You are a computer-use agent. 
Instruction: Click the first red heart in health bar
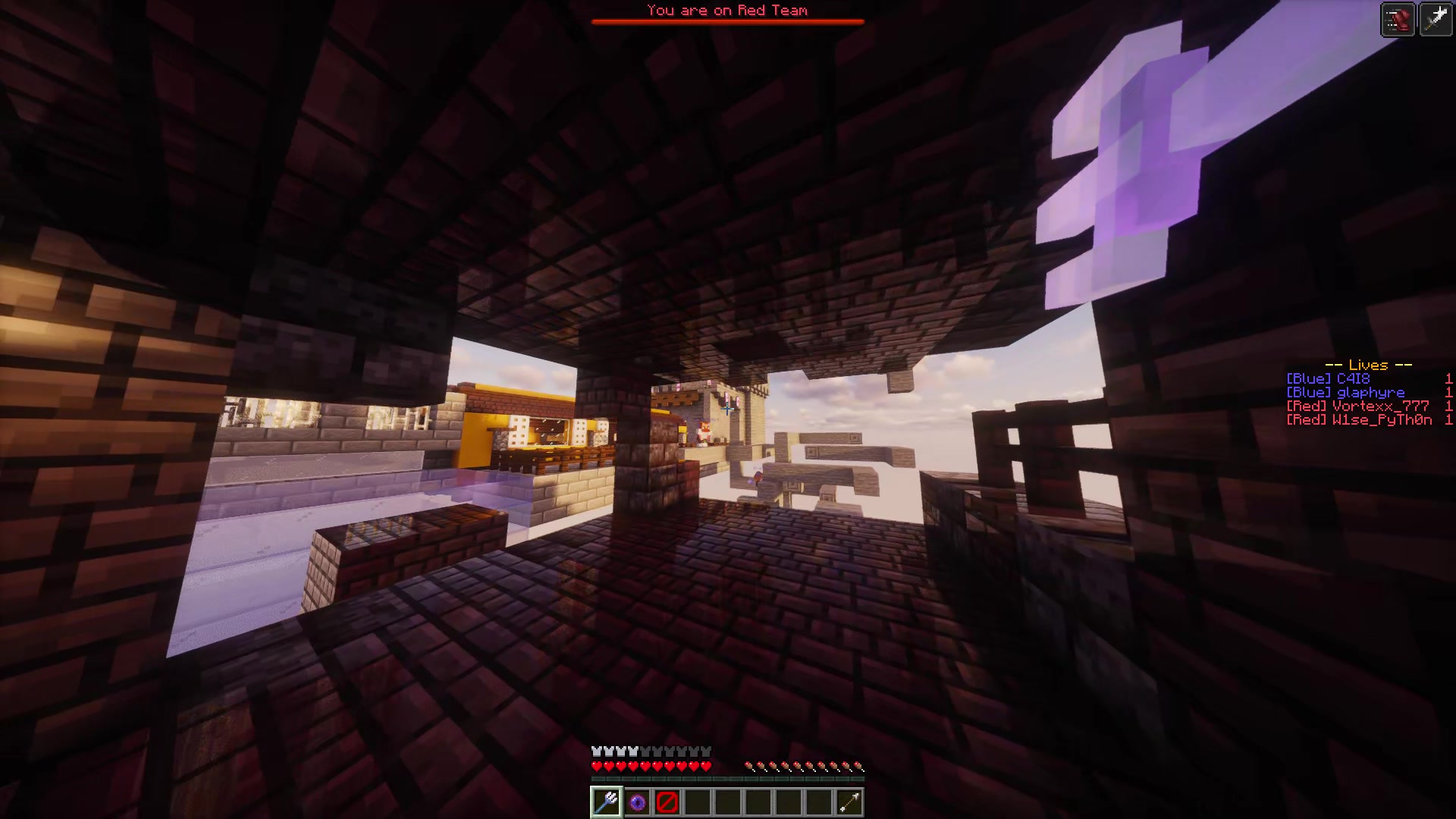pos(595,765)
